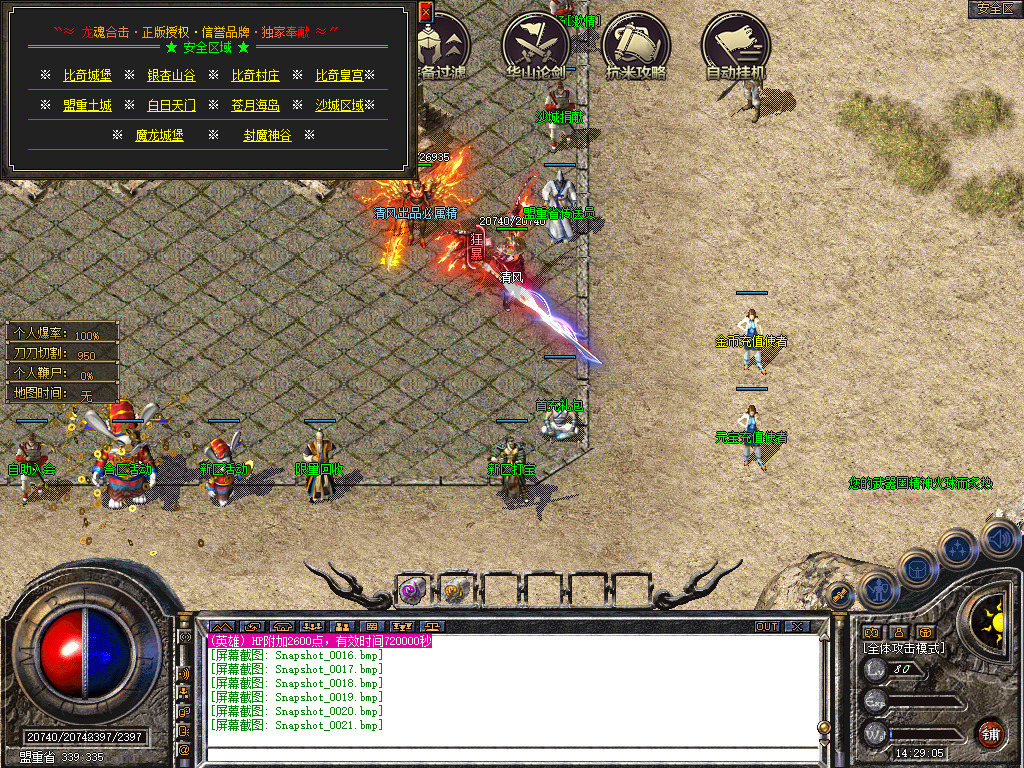
Task: Use the purple item in the quick belt
Action: 413,590
